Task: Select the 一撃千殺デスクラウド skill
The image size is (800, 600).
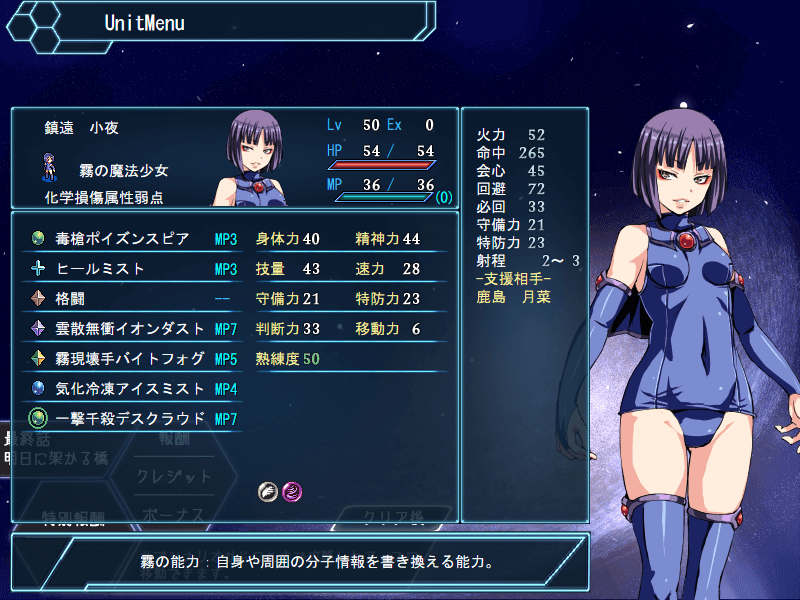Action: (125, 418)
